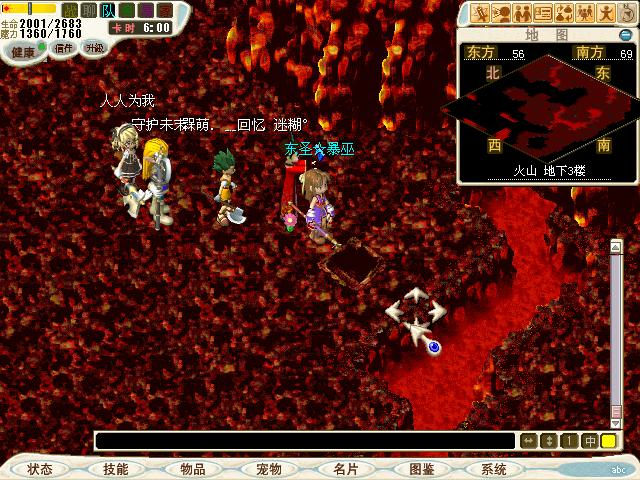640x480 pixels.
Task: Minimize the 地图 map panel
Action: point(625,35)
